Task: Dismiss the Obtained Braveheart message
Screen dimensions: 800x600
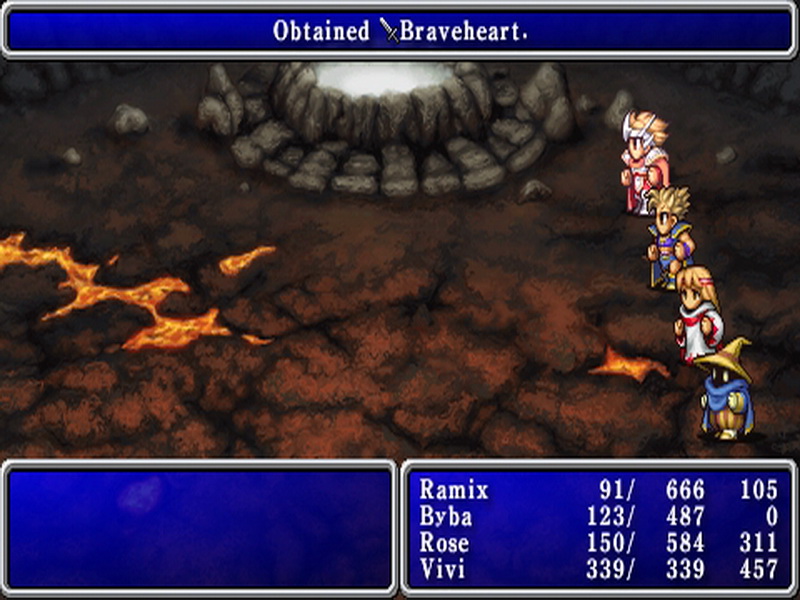Action: [400, 31]
